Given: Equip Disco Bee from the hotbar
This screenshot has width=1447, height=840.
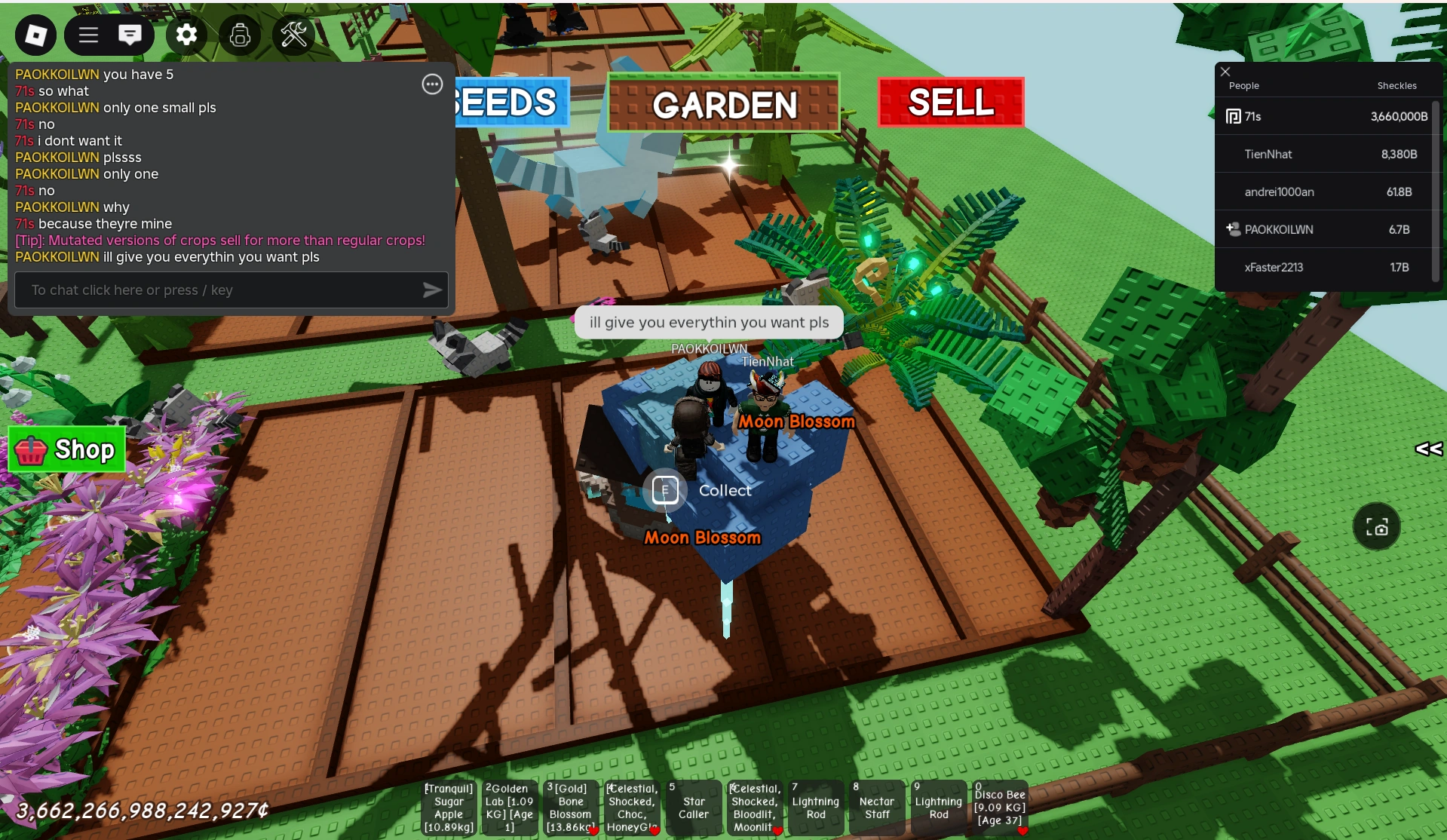Looking at the screenshot, I should (x=999, y=808).
